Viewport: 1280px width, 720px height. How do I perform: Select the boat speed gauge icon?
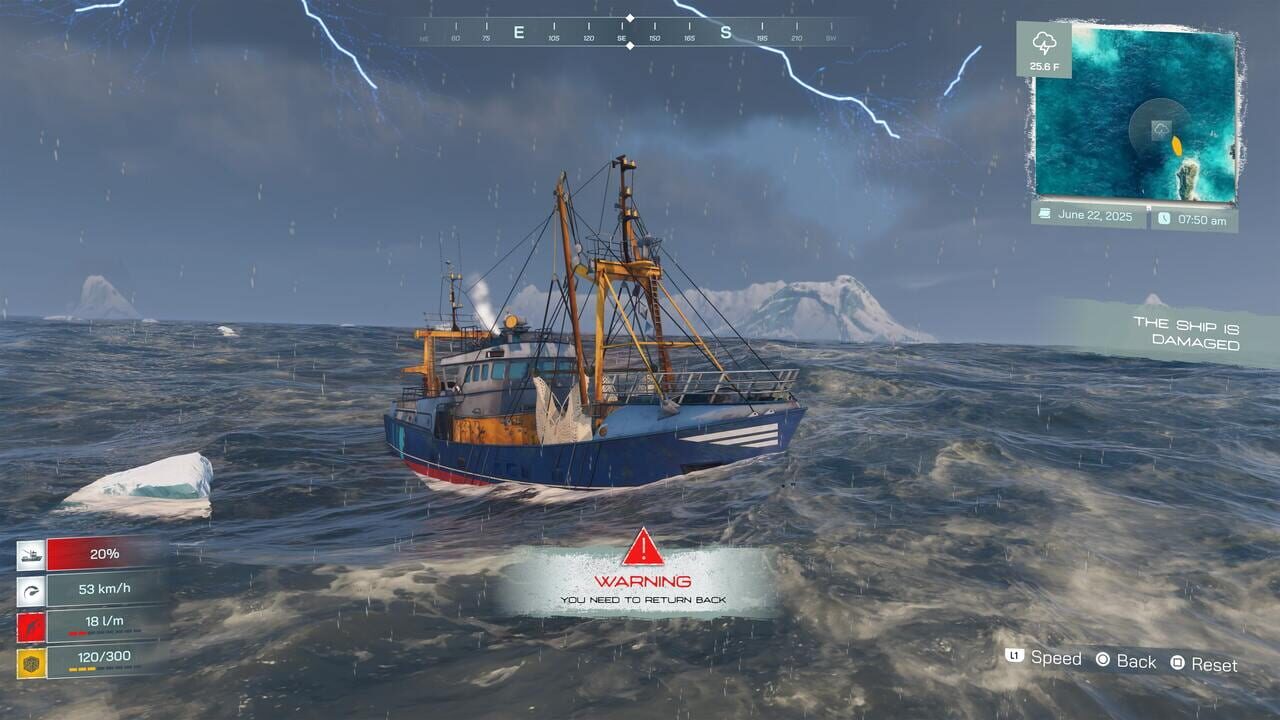click(x=31, y=591)
